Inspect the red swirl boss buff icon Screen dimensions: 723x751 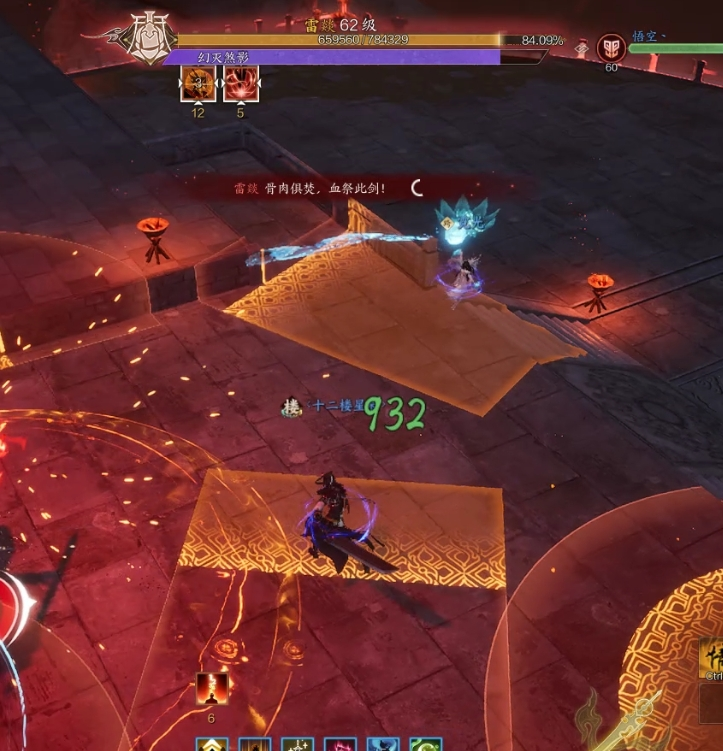click(241, 85)
